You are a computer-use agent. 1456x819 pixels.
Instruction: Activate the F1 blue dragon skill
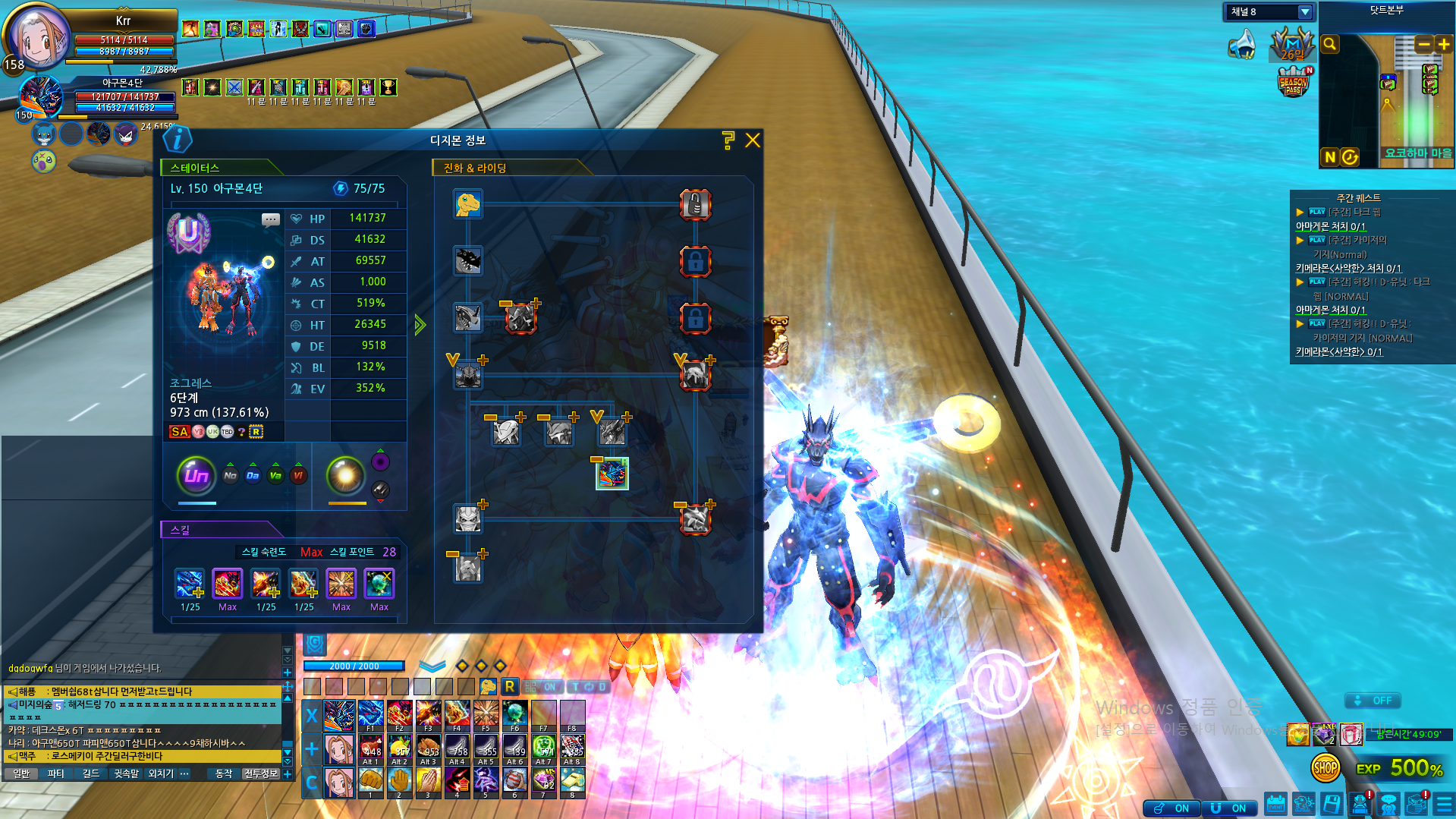tap(370, 716)
